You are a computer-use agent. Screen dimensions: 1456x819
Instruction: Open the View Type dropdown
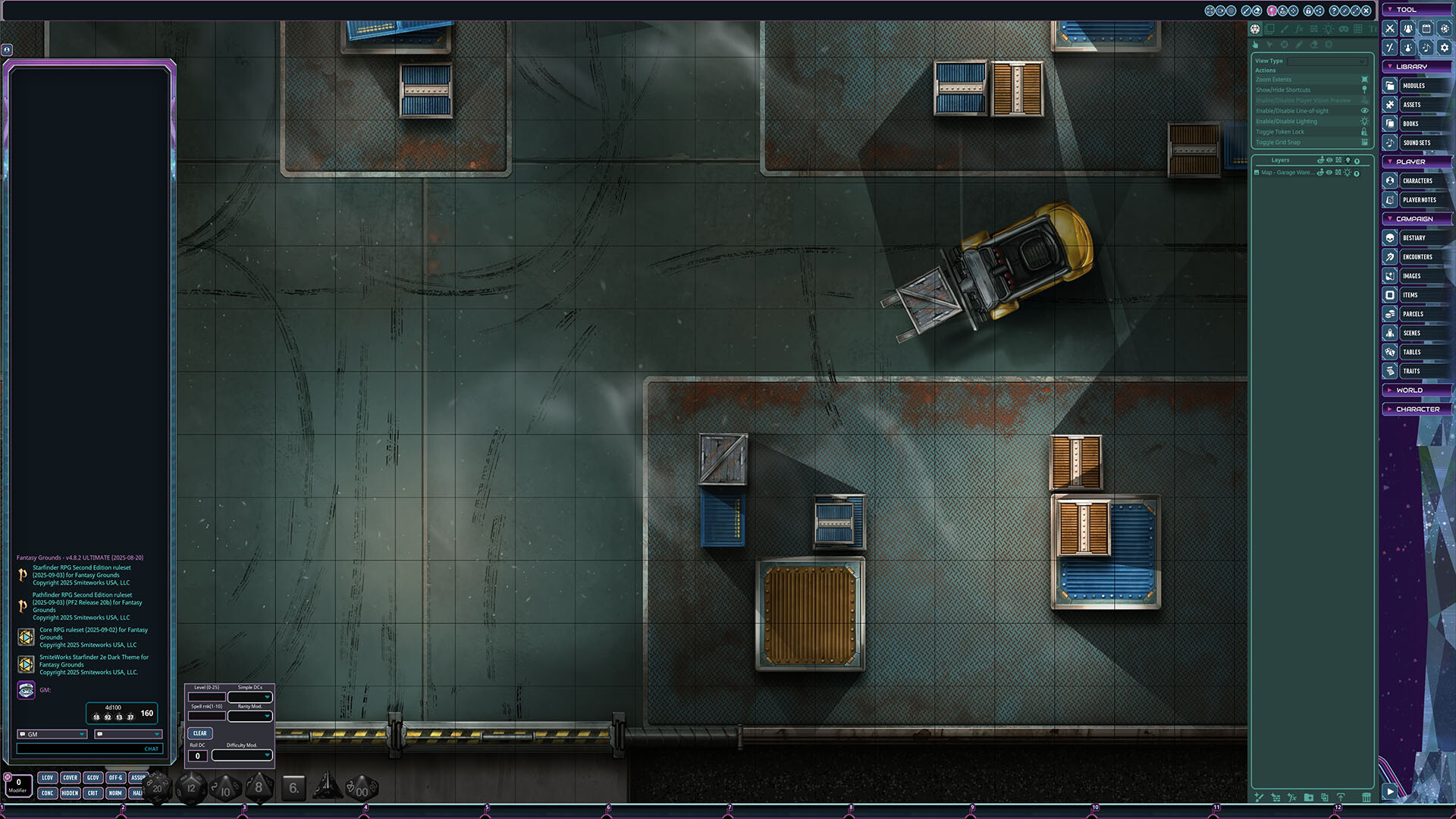pyautogui.click(x=1327, y=61)
